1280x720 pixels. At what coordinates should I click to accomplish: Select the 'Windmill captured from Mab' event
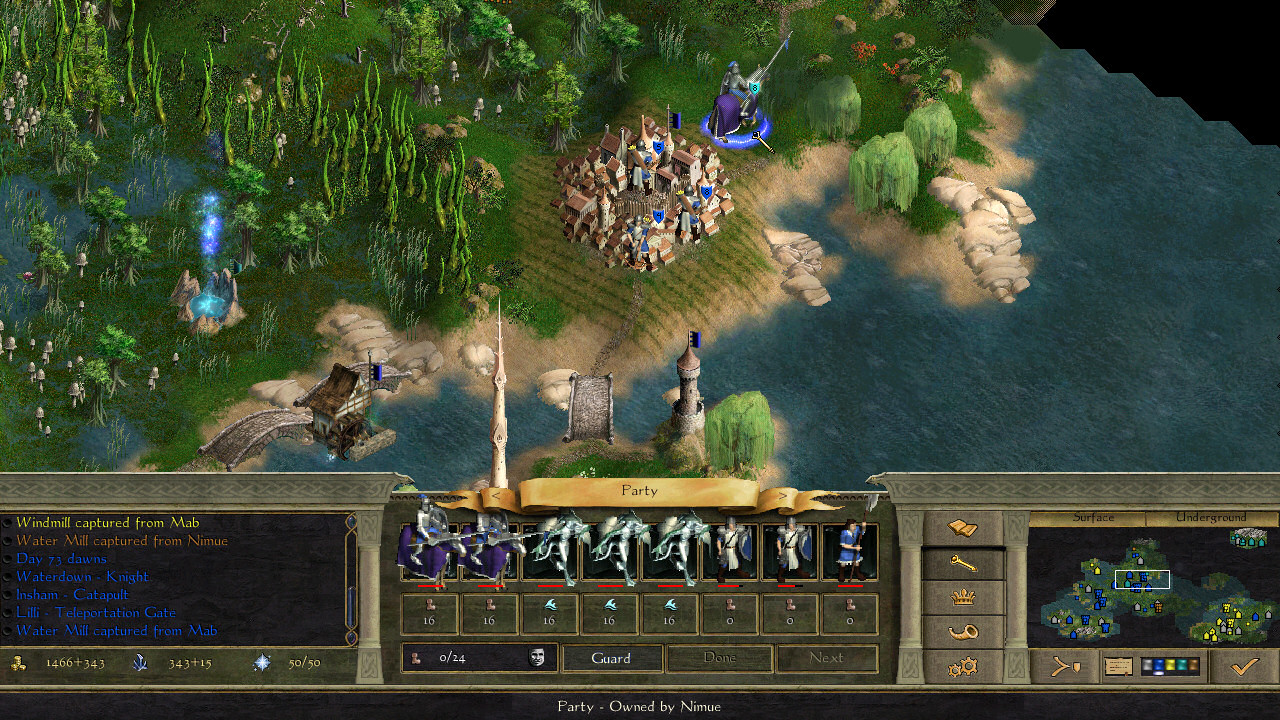tap(107, 523)
